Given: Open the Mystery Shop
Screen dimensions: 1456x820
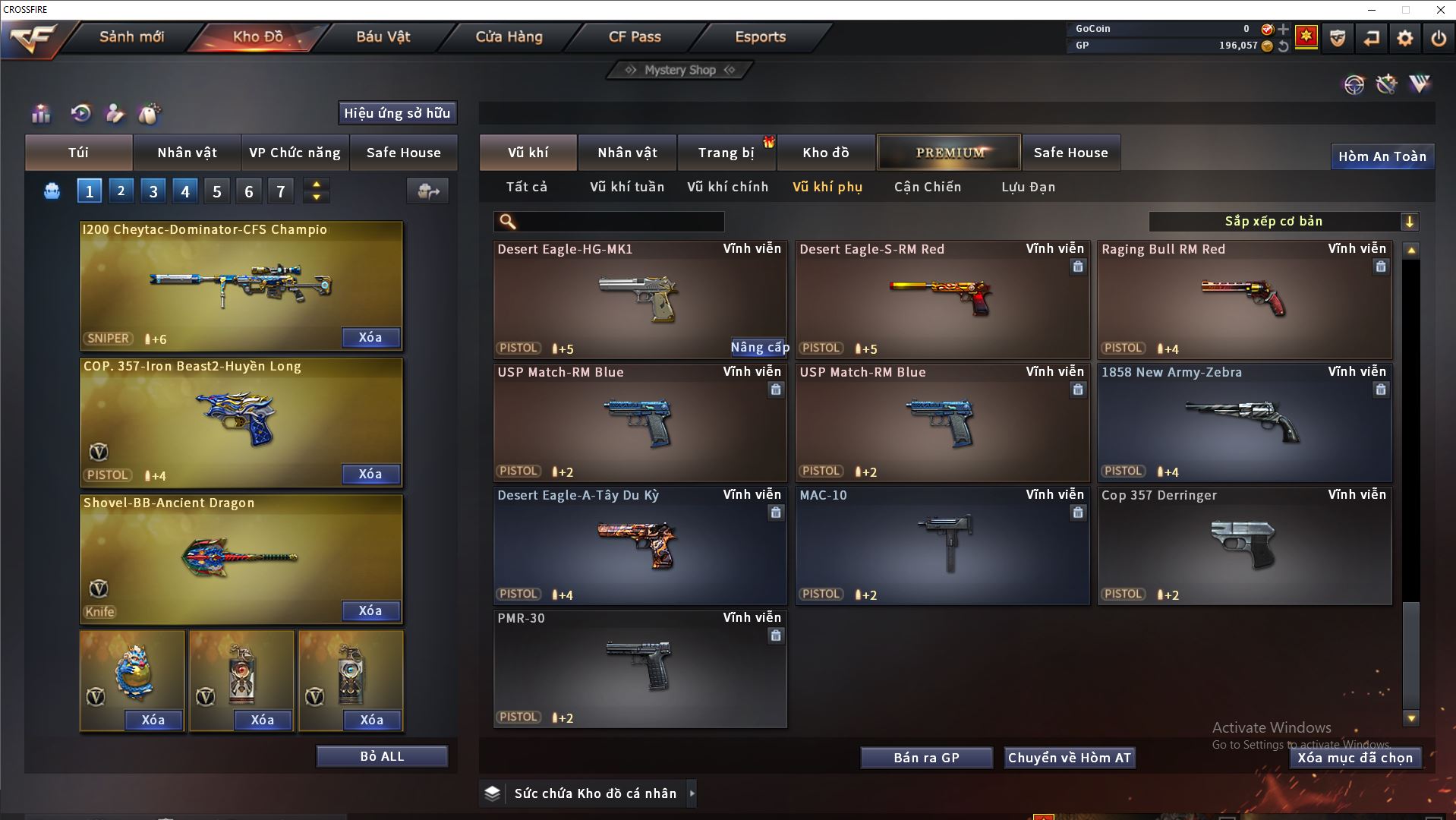Looking at the screenshot, I should (680, 70).
